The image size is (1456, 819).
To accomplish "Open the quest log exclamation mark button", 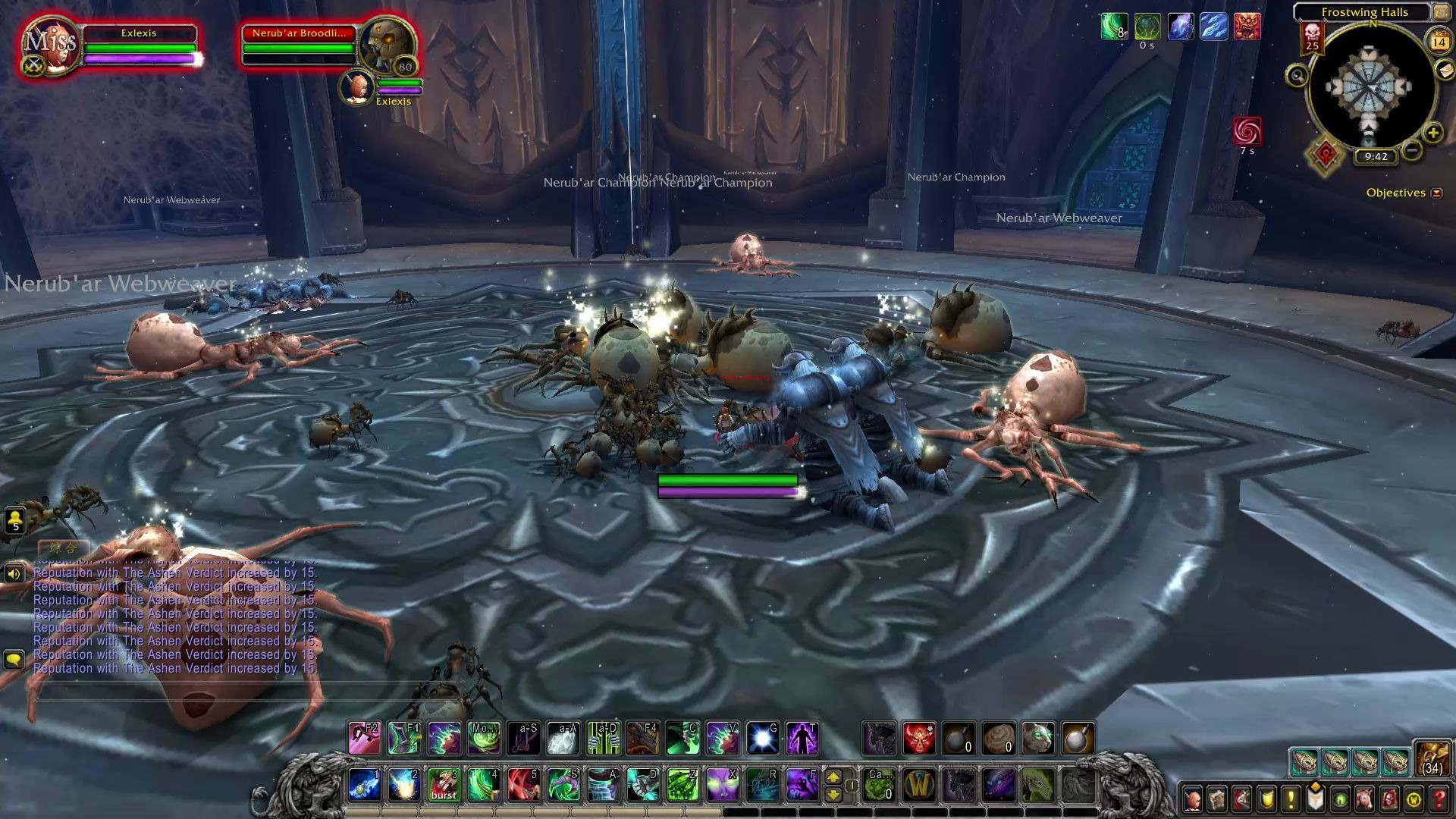I will (1291, 799).
